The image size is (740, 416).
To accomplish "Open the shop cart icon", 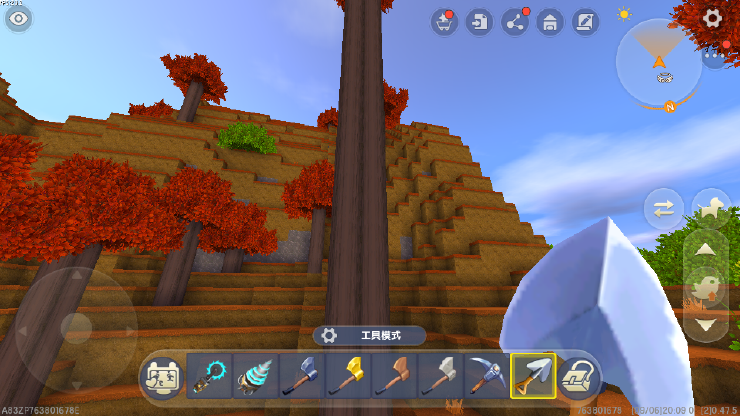I will (x=445, y=22).
